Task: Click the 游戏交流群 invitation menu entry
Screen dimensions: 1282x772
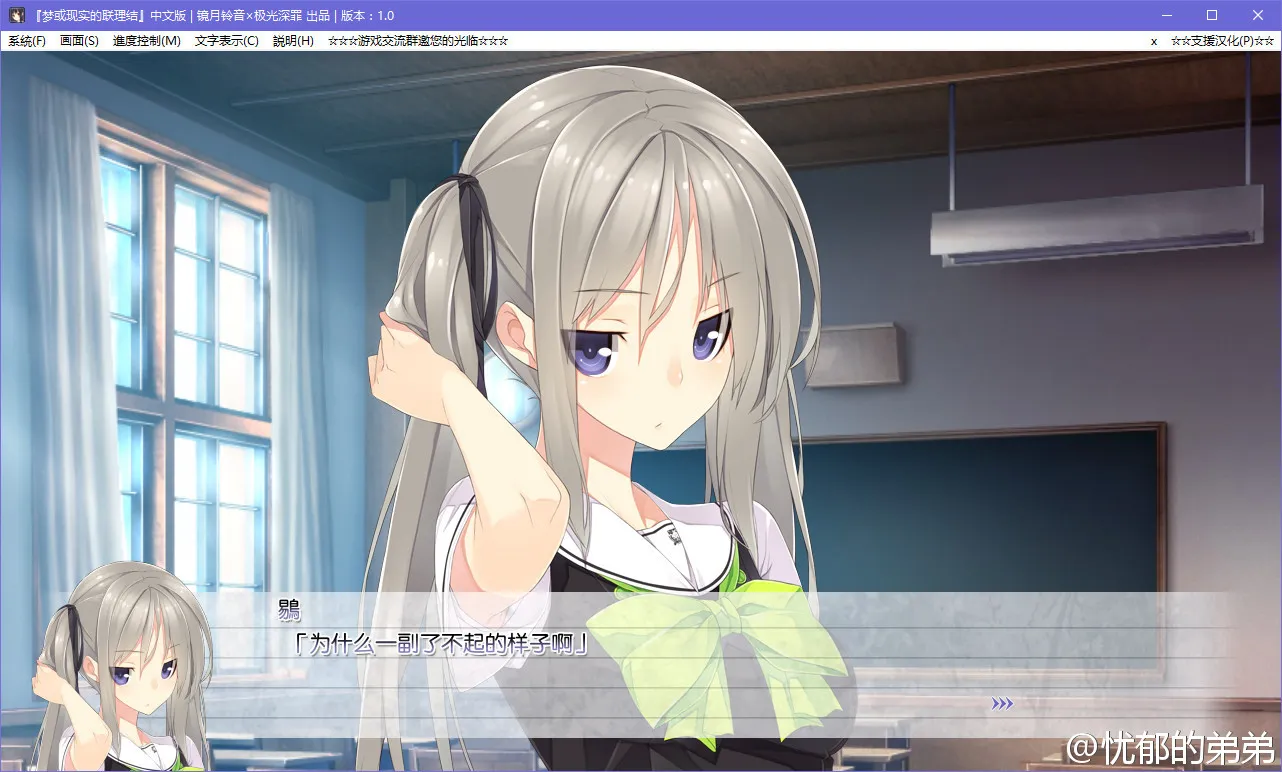Action: pyautogui.click(x=418, y=41)
